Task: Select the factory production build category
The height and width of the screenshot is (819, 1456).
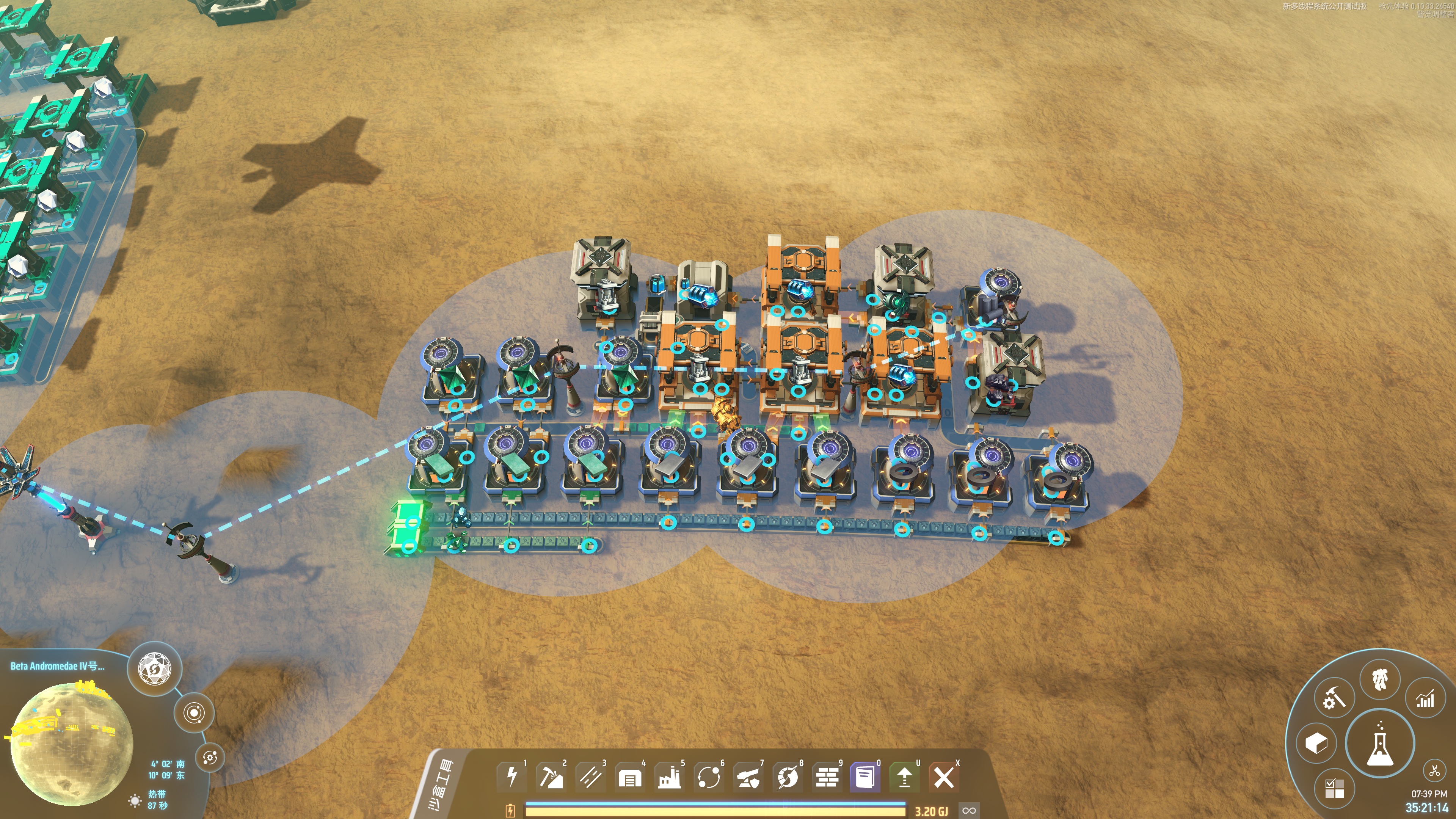Action: [x=669, y=778]
